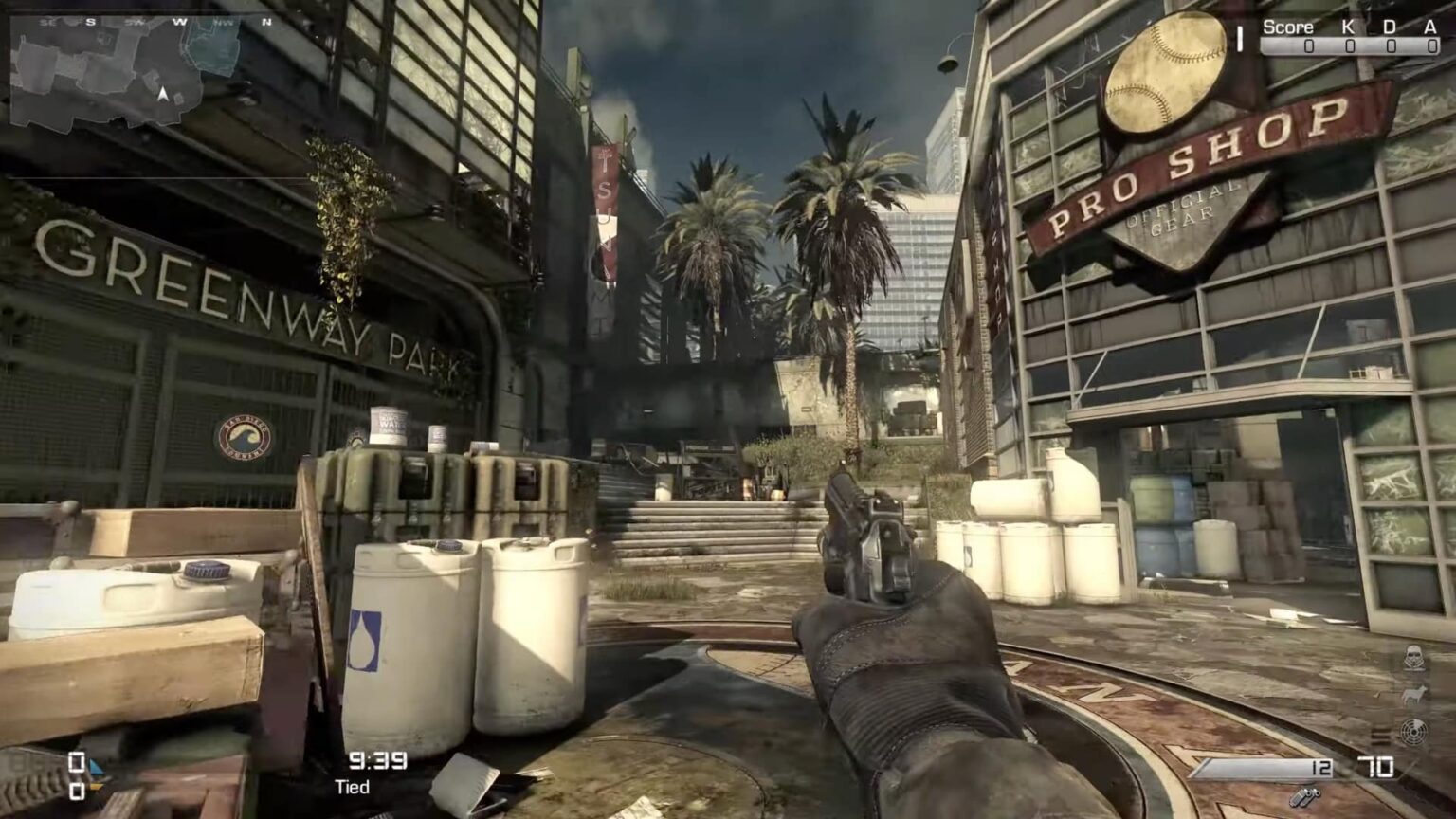Select the player arrow marker on the minimap

[x=163, y=94]
